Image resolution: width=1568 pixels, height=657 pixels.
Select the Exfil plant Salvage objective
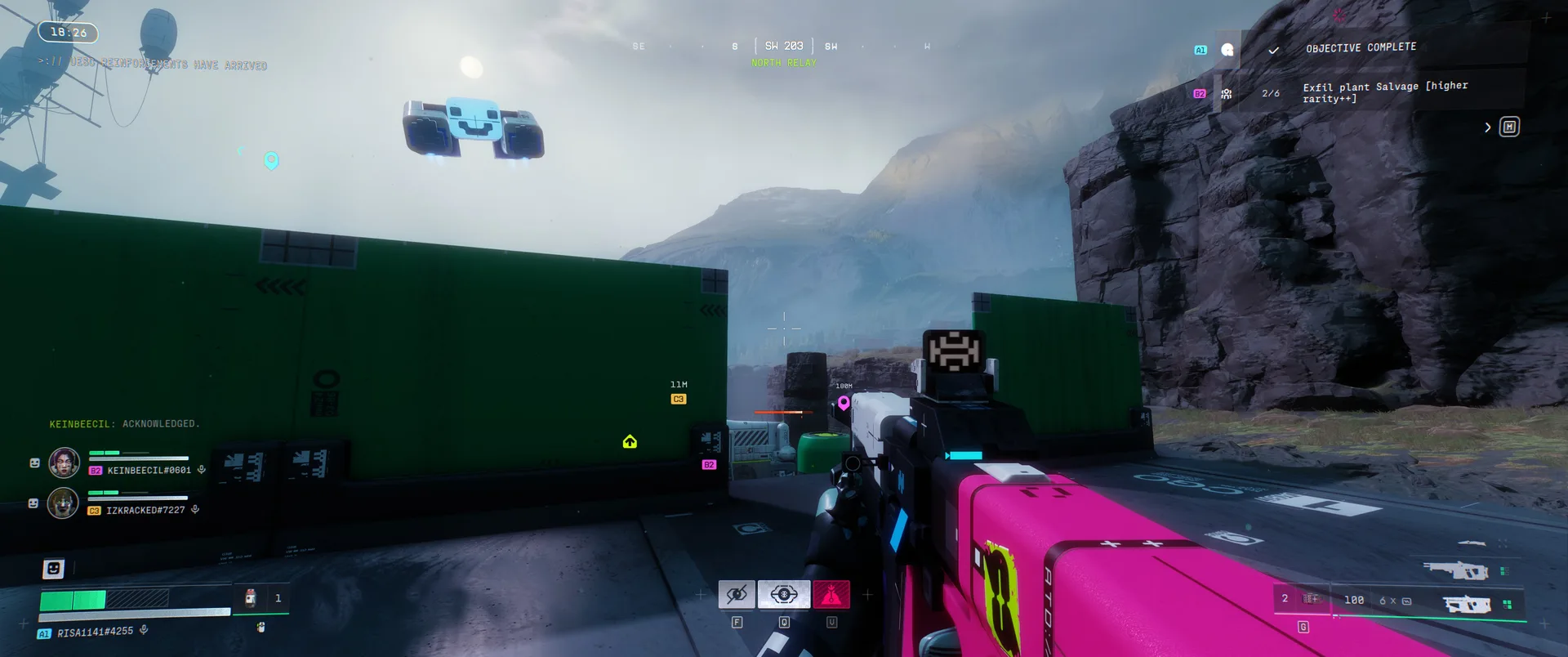[x=1384, y=92]
